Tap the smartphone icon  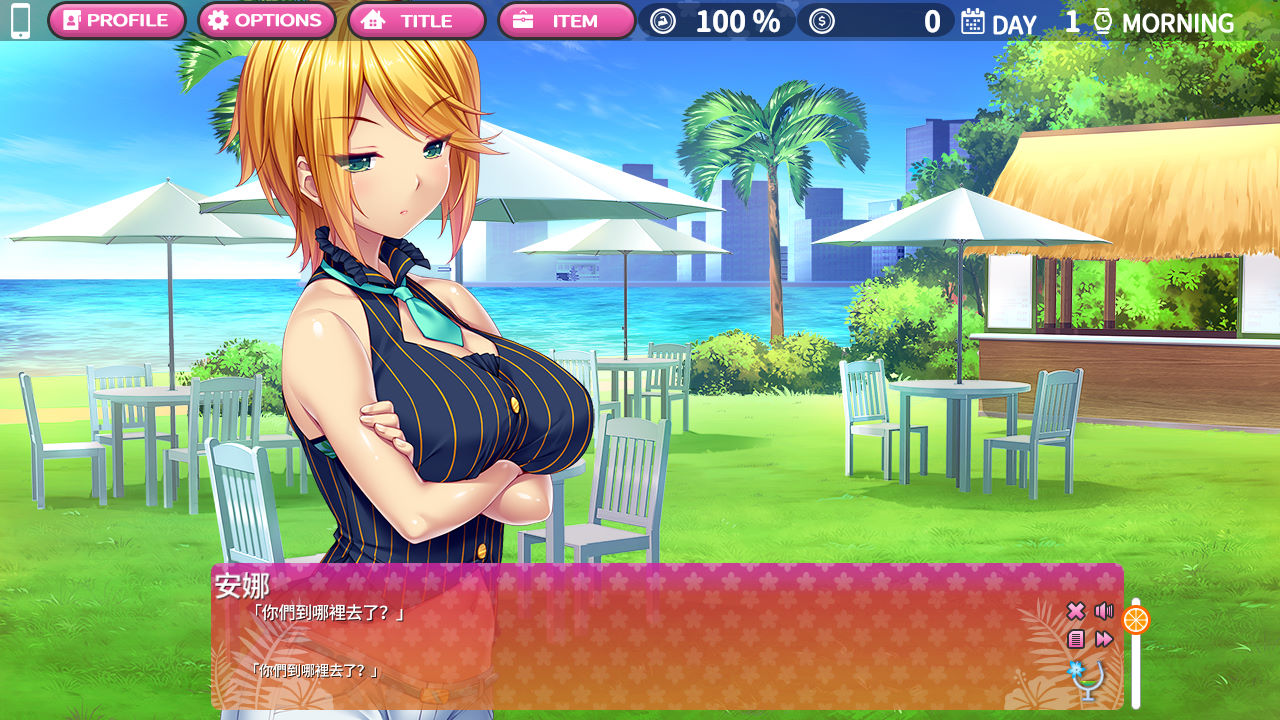tap(20, 21)
